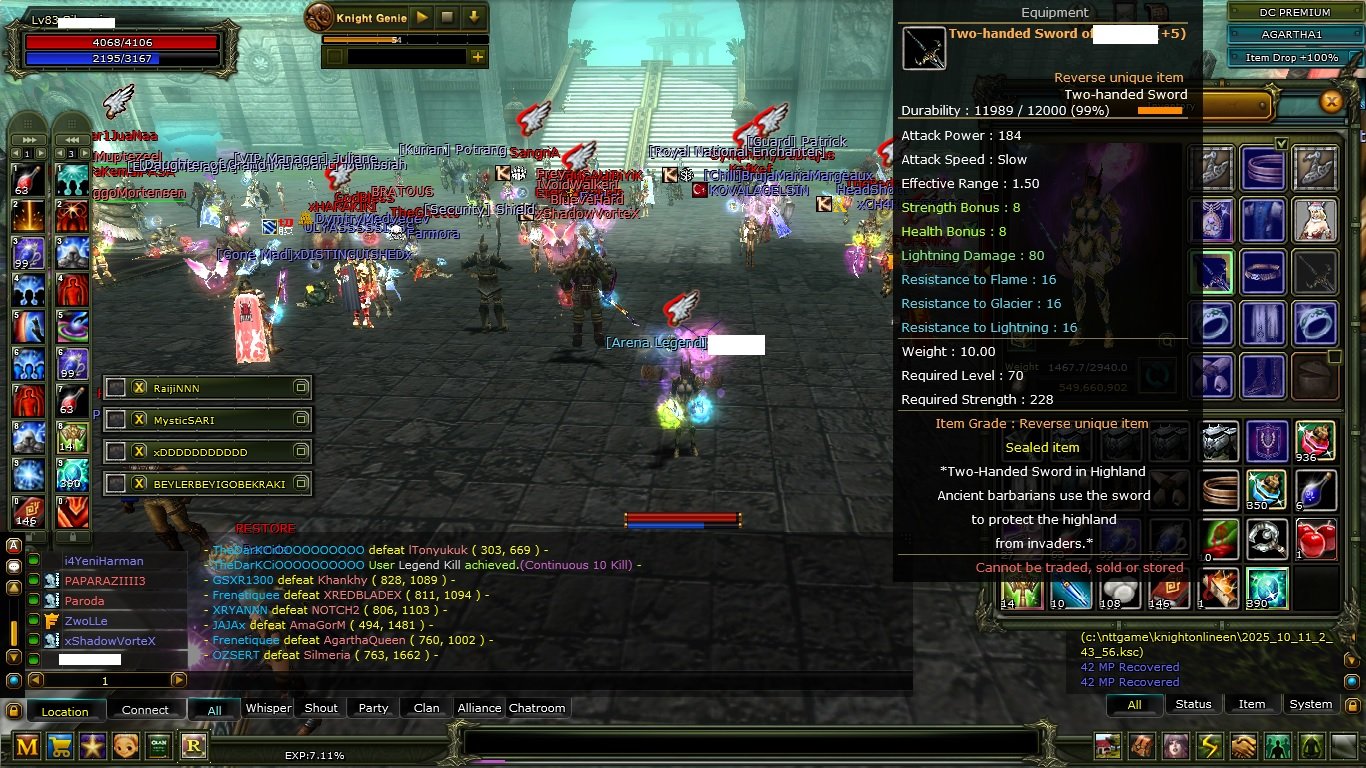Switch to the Clan chat tab

[x=426, y=708]
